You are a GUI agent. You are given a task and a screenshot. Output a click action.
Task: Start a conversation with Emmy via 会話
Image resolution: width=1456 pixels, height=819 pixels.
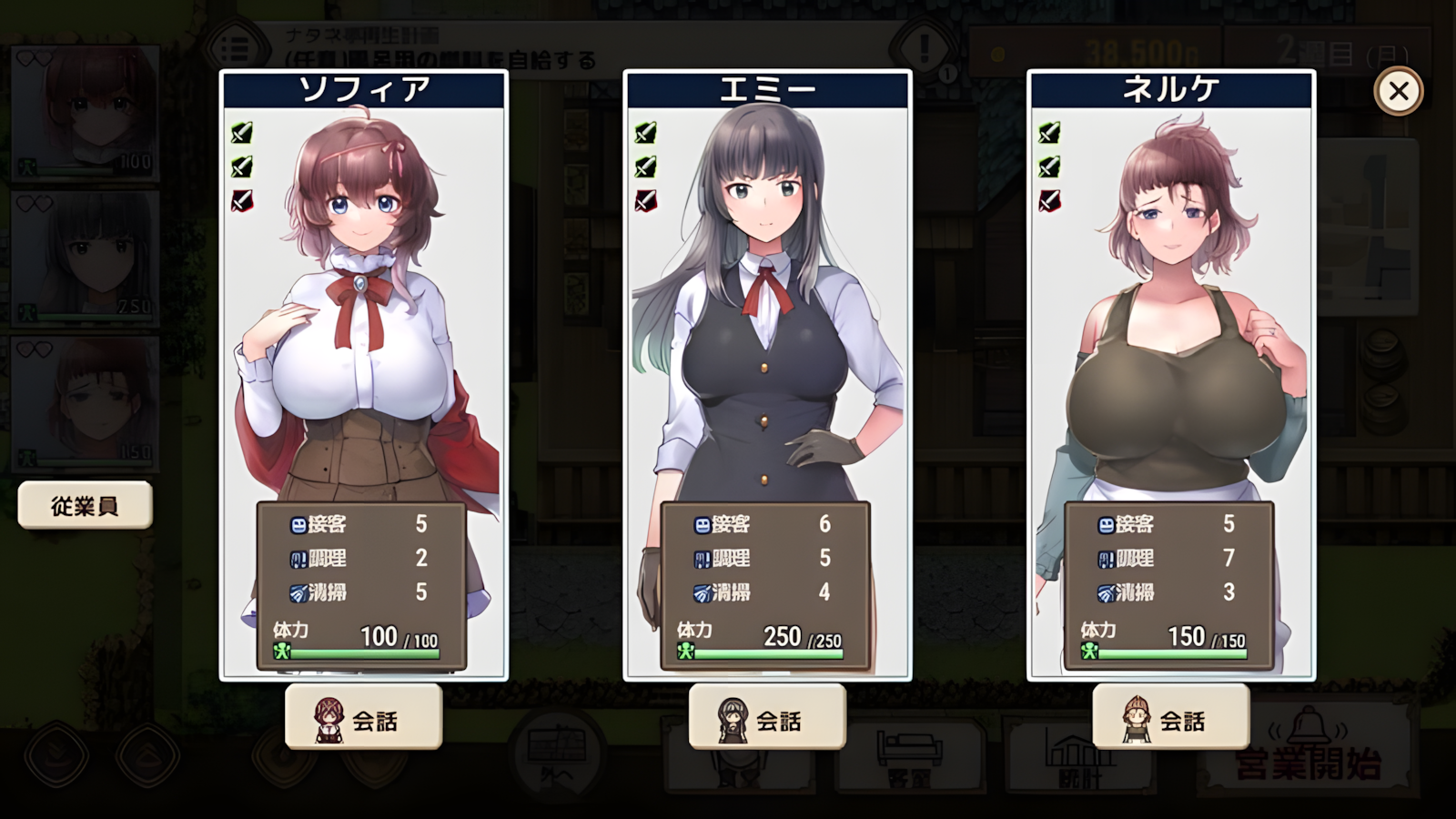coord(767,718)
